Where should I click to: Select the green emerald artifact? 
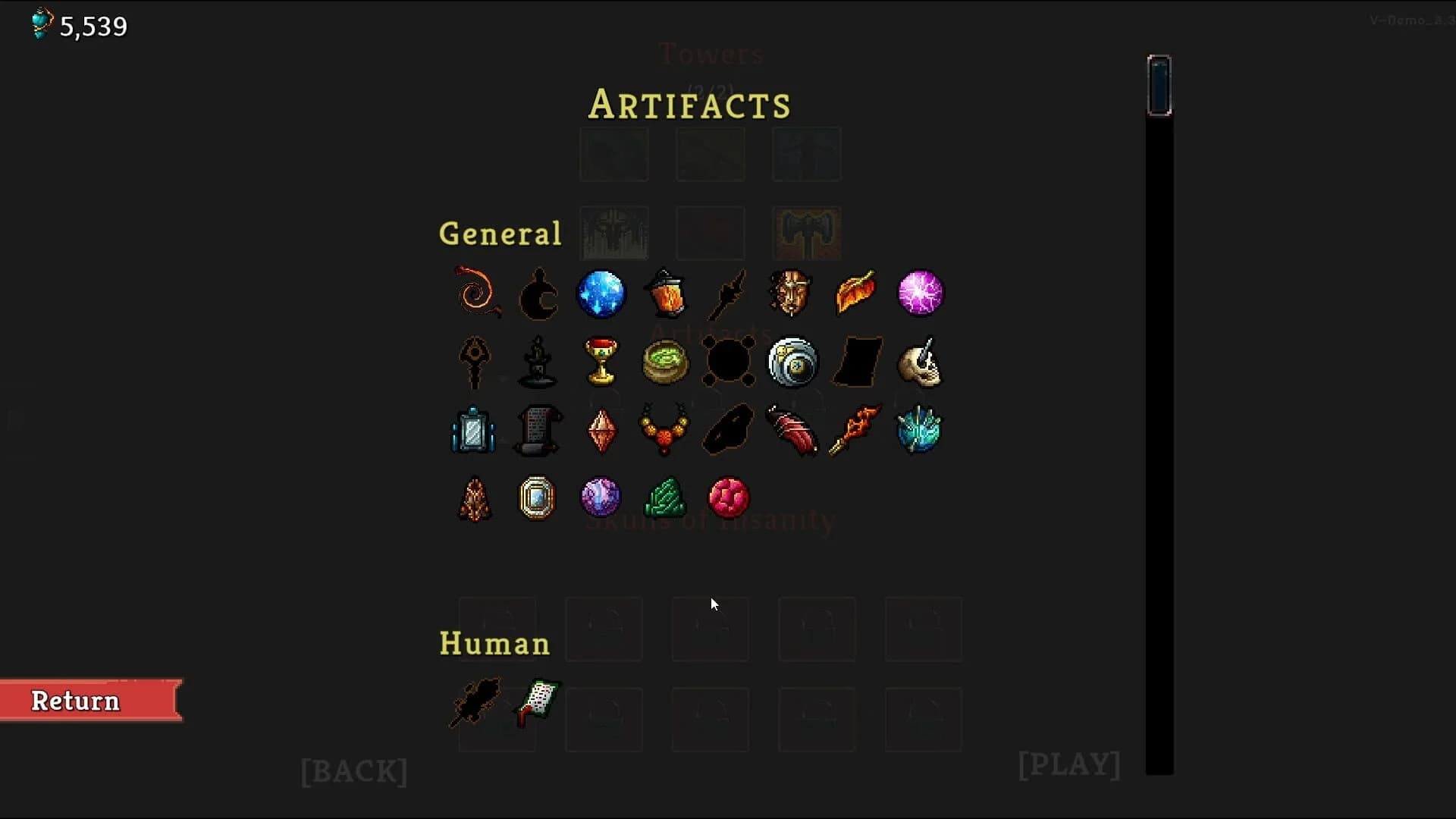tap(665, 498)
